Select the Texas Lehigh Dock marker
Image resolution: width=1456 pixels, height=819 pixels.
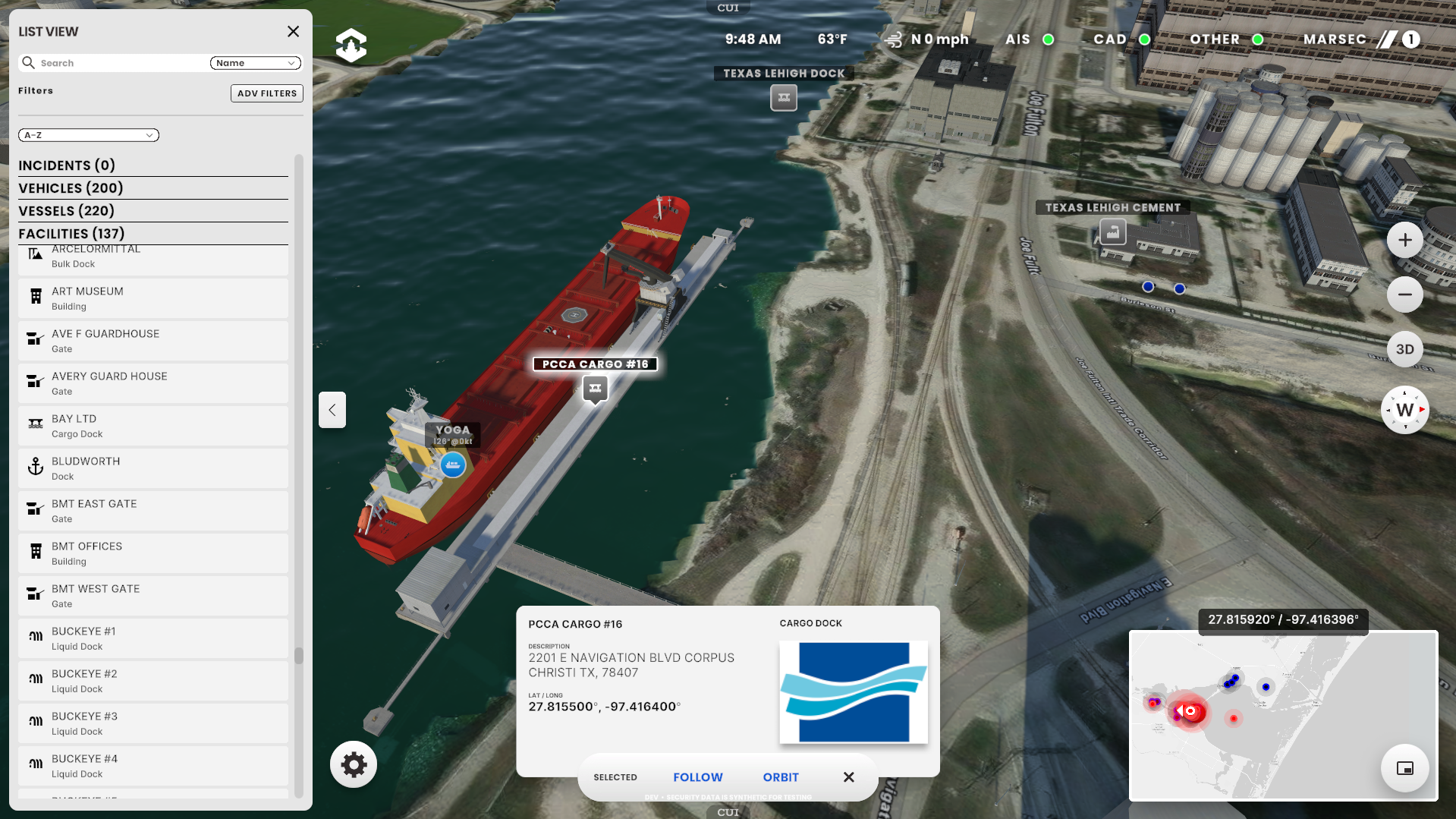[x=783, y=97]
